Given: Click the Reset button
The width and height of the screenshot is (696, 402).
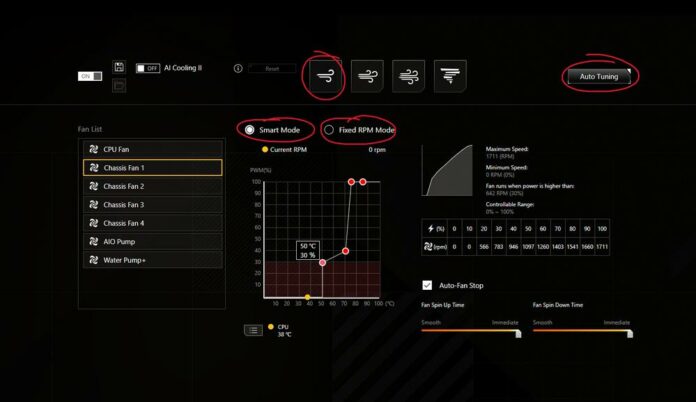Looking at the screenshot, I should 271,69.
